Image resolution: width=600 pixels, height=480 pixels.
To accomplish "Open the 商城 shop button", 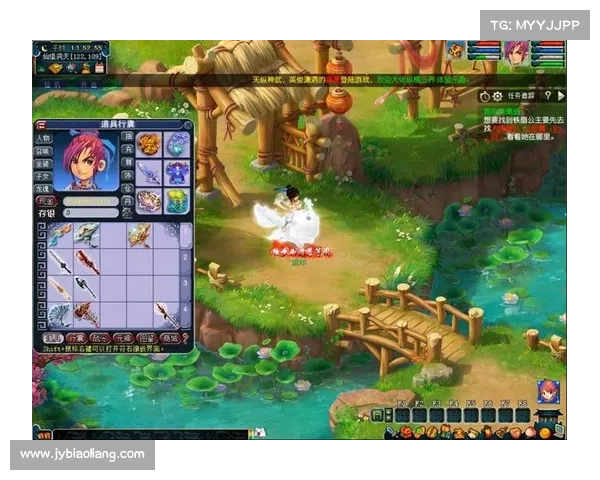I will [167, 338].
